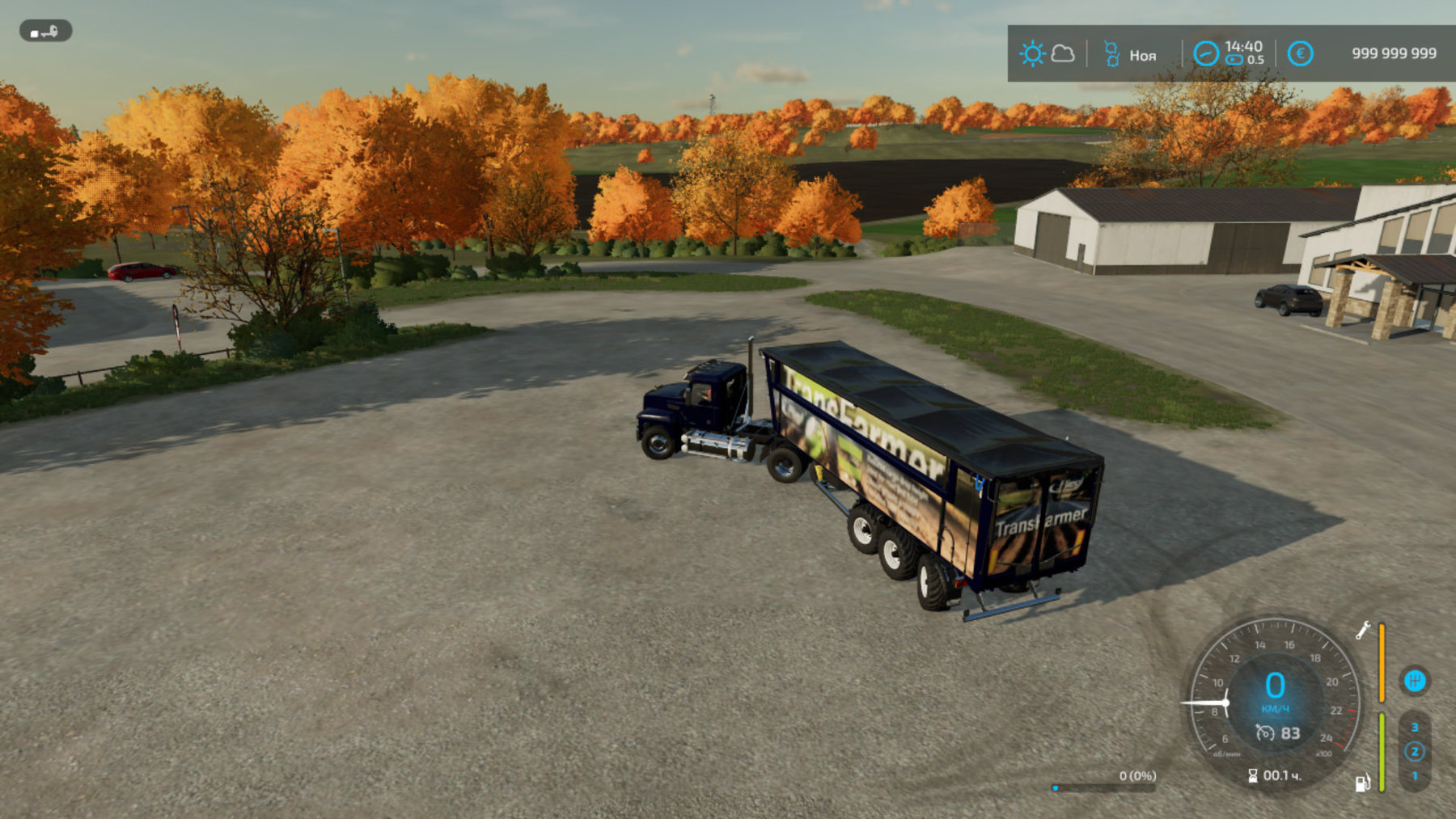Image resolution: width=1456 pixels, height=819 pixels.
Task: Open the euro money icon
Action: [x=1300, y=54]
